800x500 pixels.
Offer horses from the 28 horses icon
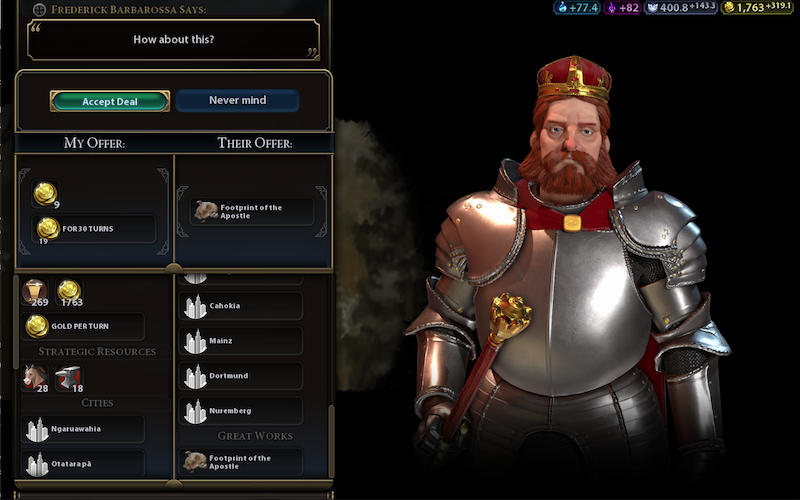35,377
